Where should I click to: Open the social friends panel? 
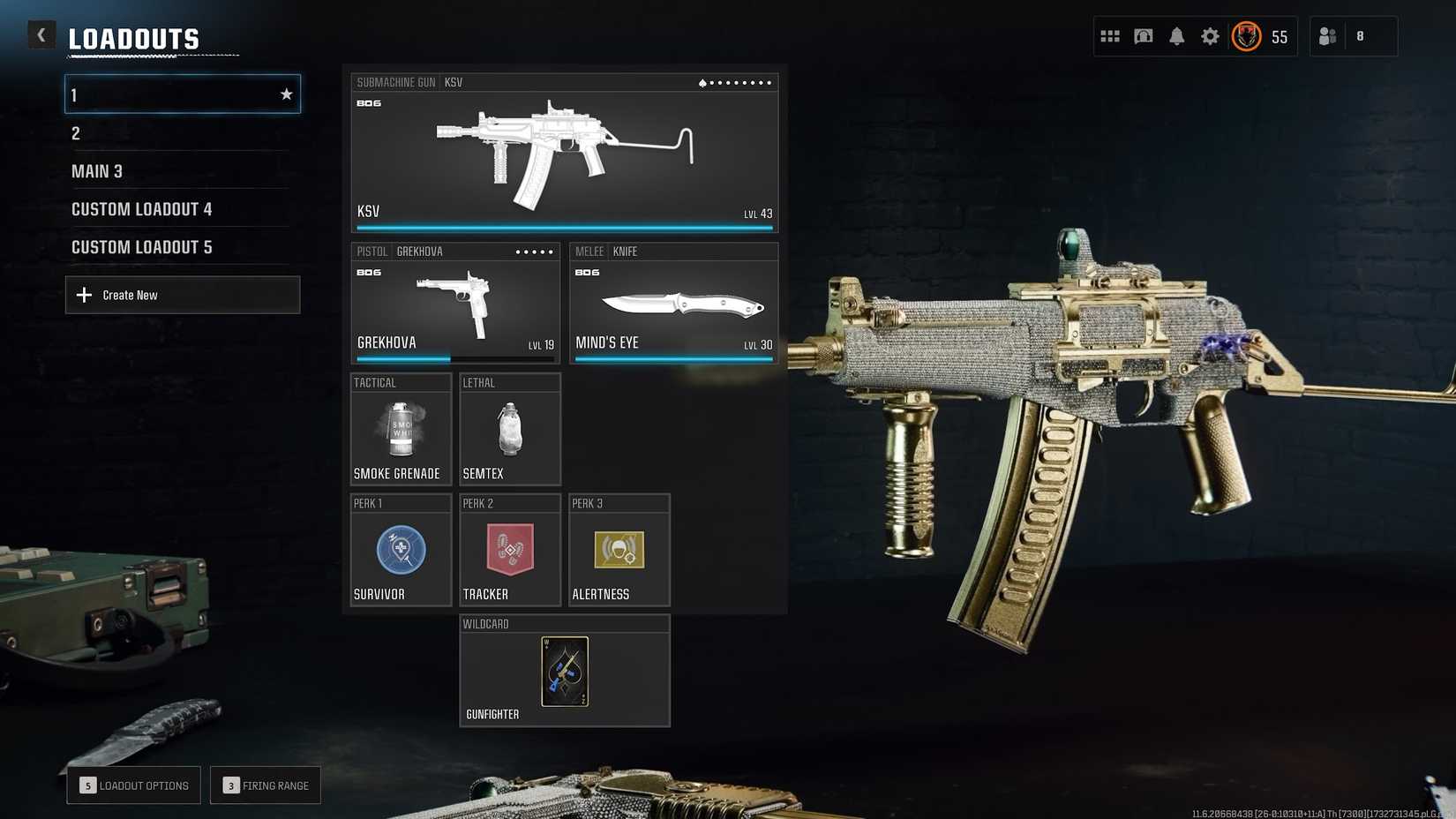coord(1327,36)
